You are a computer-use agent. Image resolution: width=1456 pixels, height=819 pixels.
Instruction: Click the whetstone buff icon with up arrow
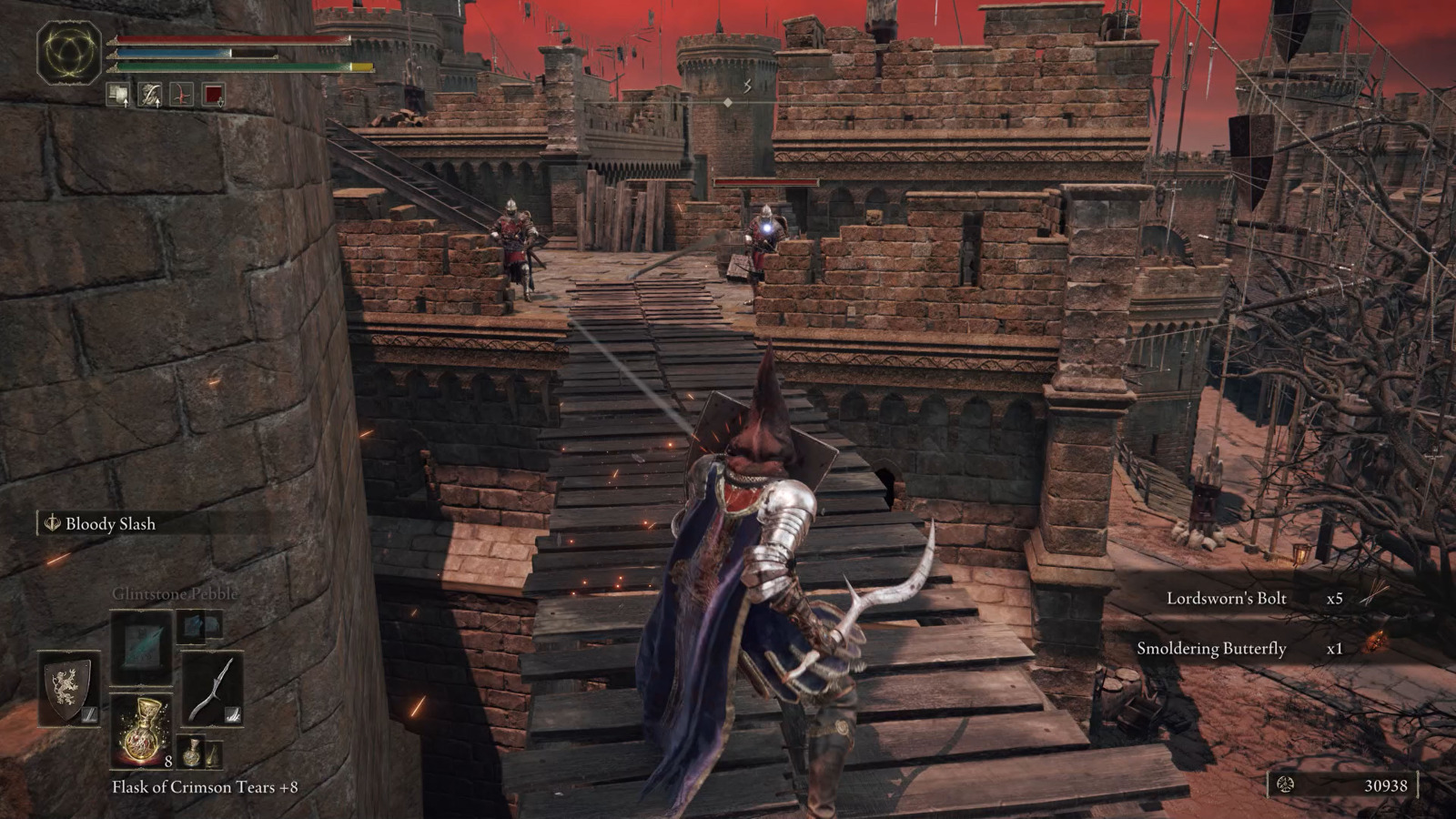pyautogui.click(x=150, y=95)
